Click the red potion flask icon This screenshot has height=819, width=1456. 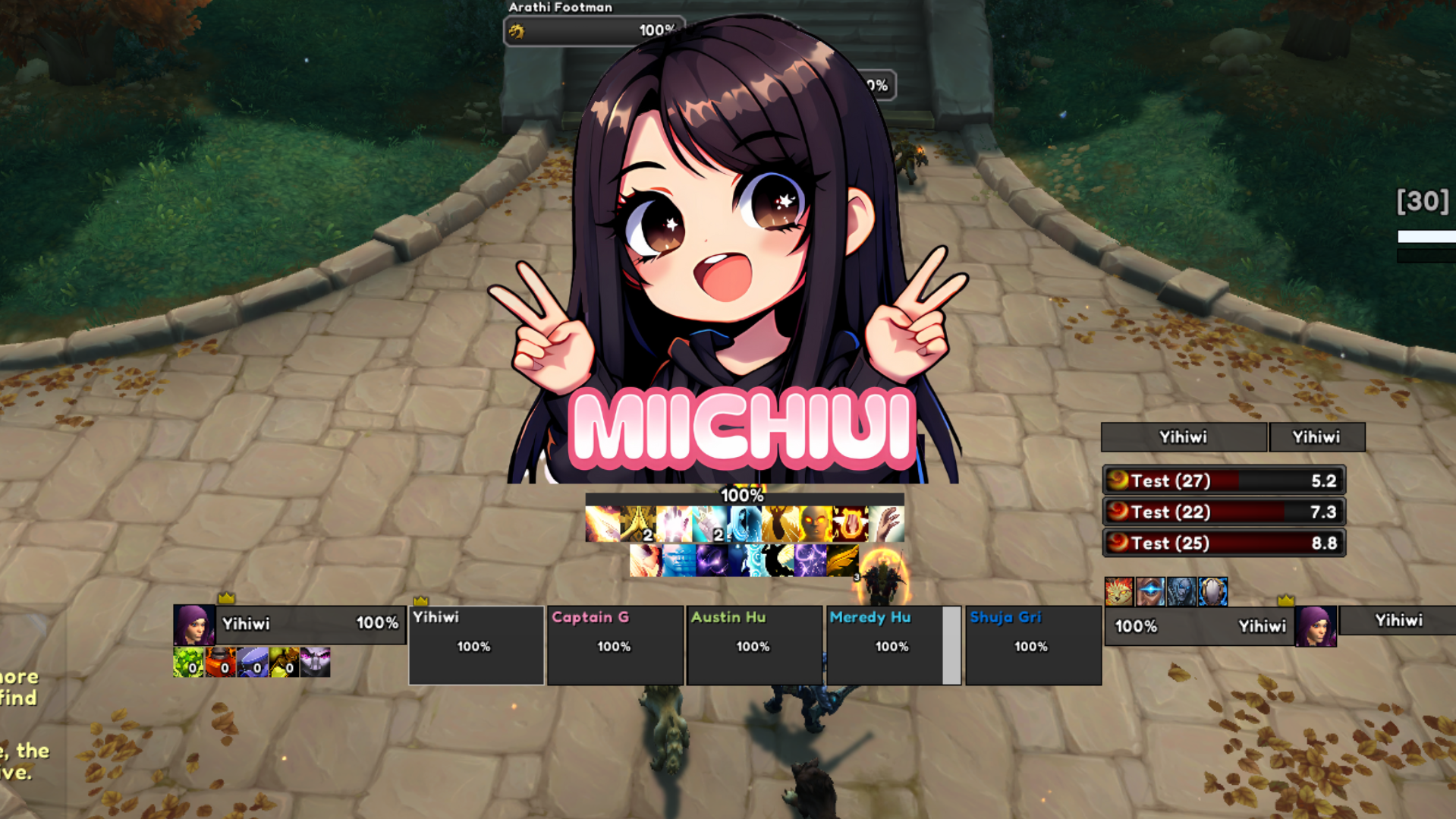220,663
